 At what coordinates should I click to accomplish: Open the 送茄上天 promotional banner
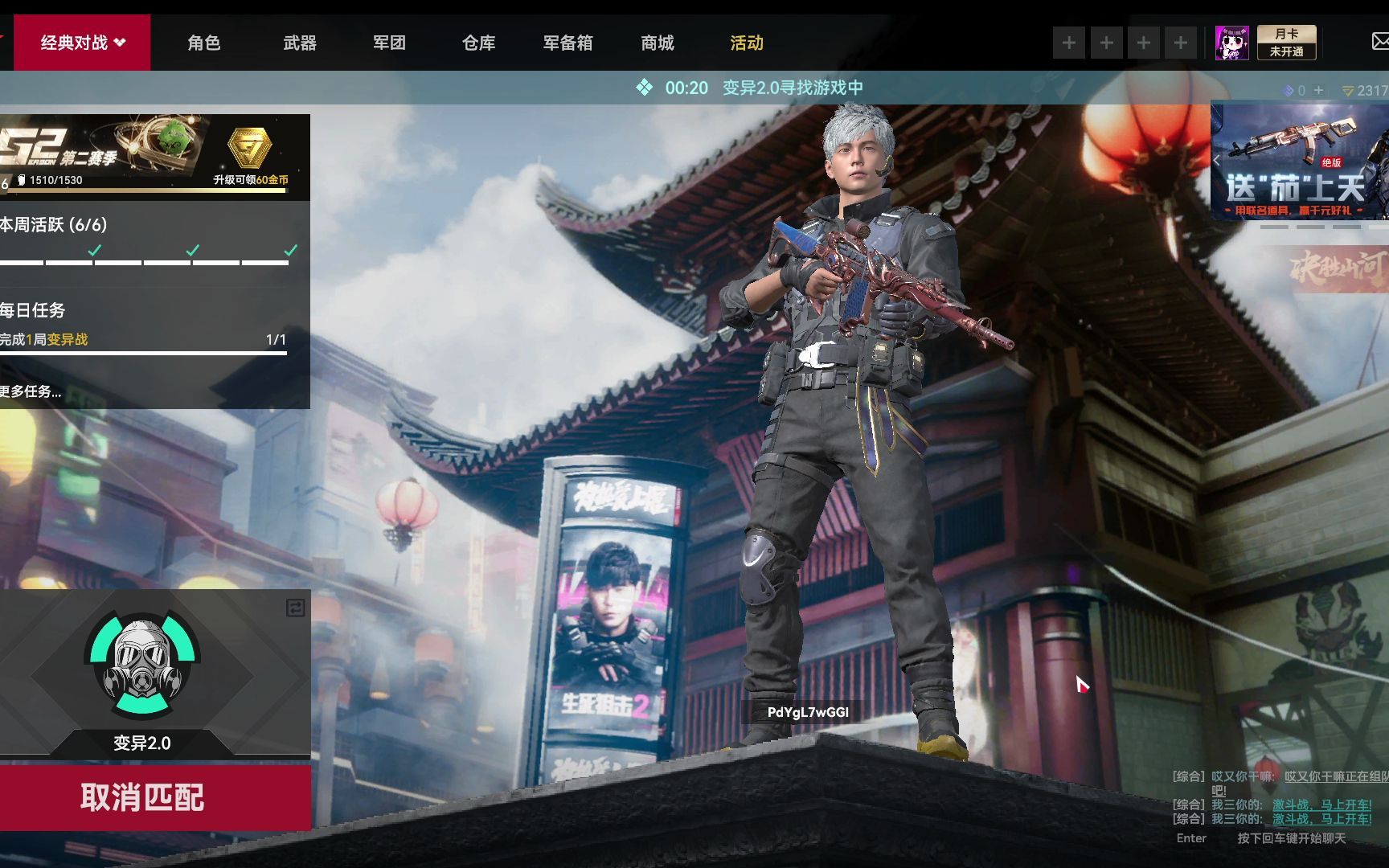click(x=1299, y=161)
